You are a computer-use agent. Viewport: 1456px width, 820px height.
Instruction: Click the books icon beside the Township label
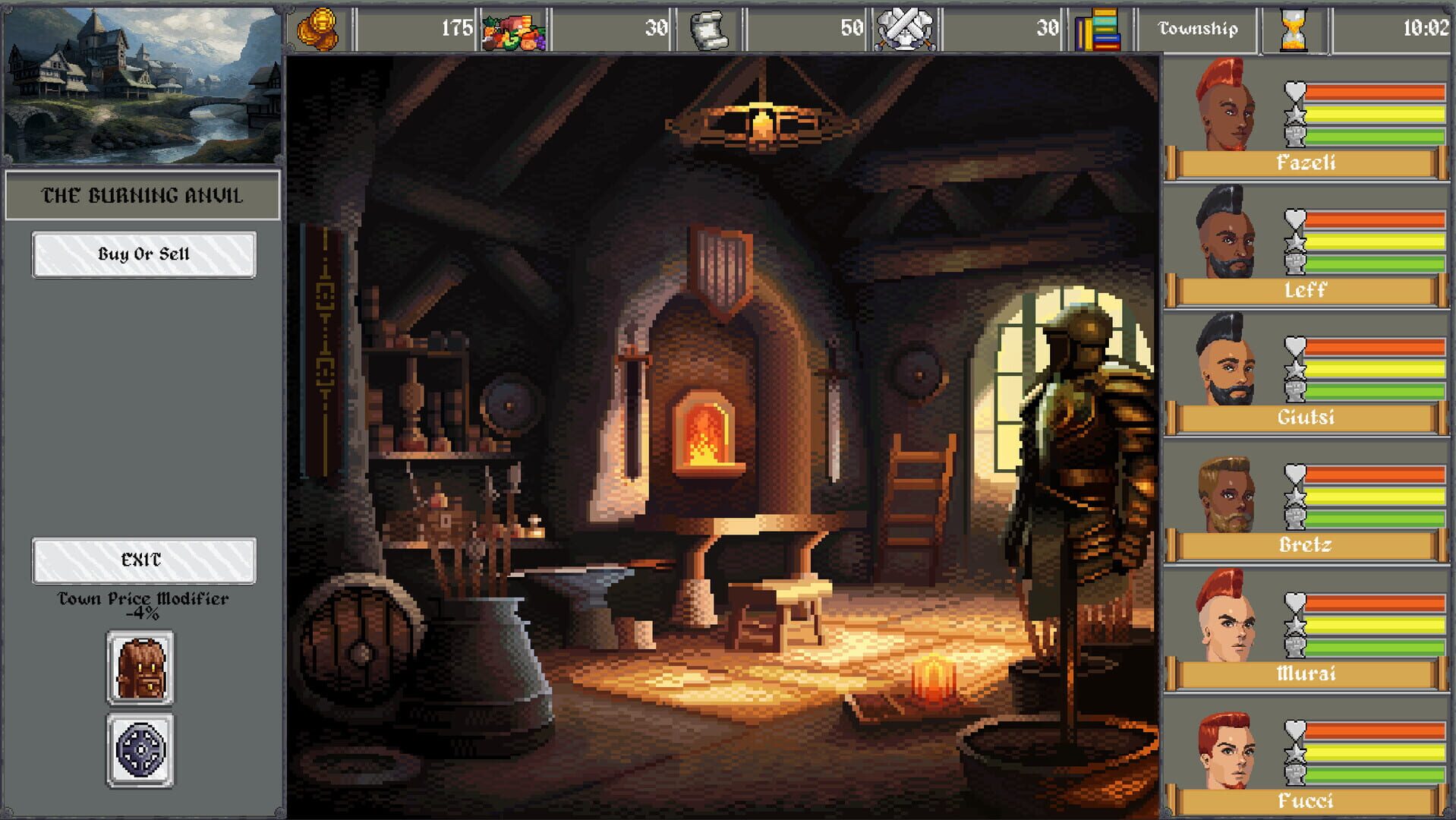[1097, 29]
